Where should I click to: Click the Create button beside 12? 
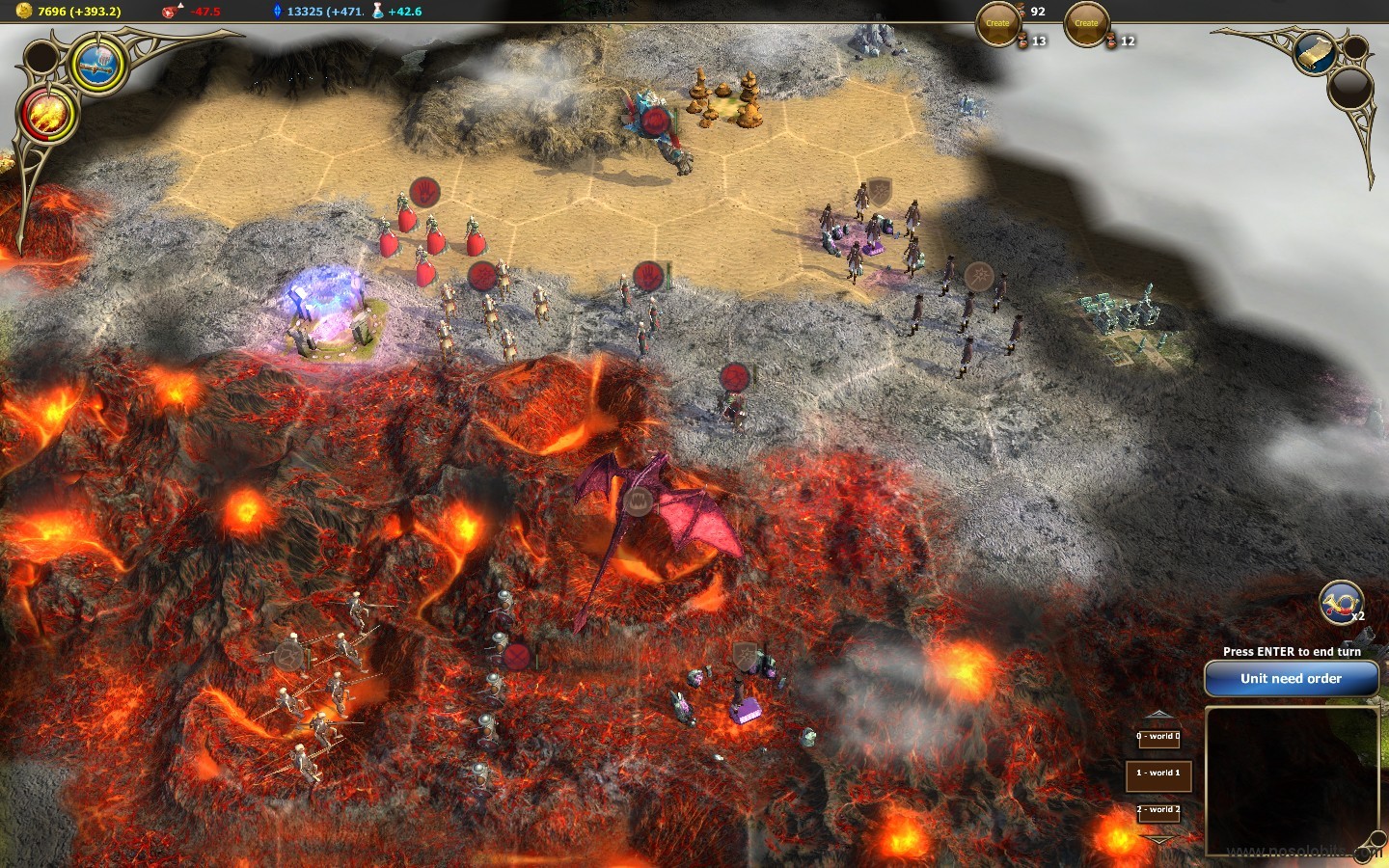point(1086,23)
